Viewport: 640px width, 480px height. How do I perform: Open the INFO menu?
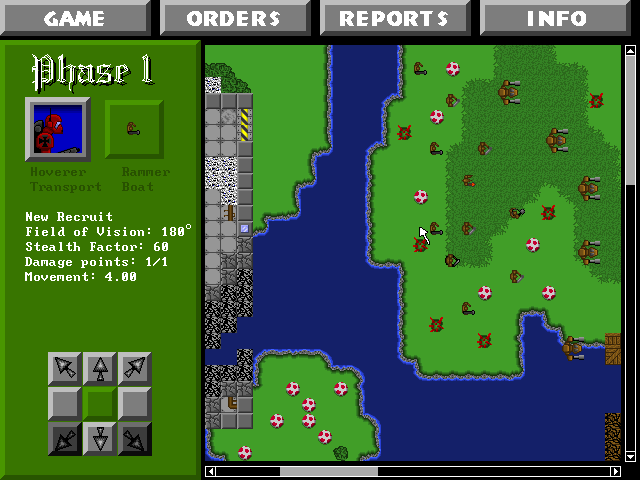[558, 18]
